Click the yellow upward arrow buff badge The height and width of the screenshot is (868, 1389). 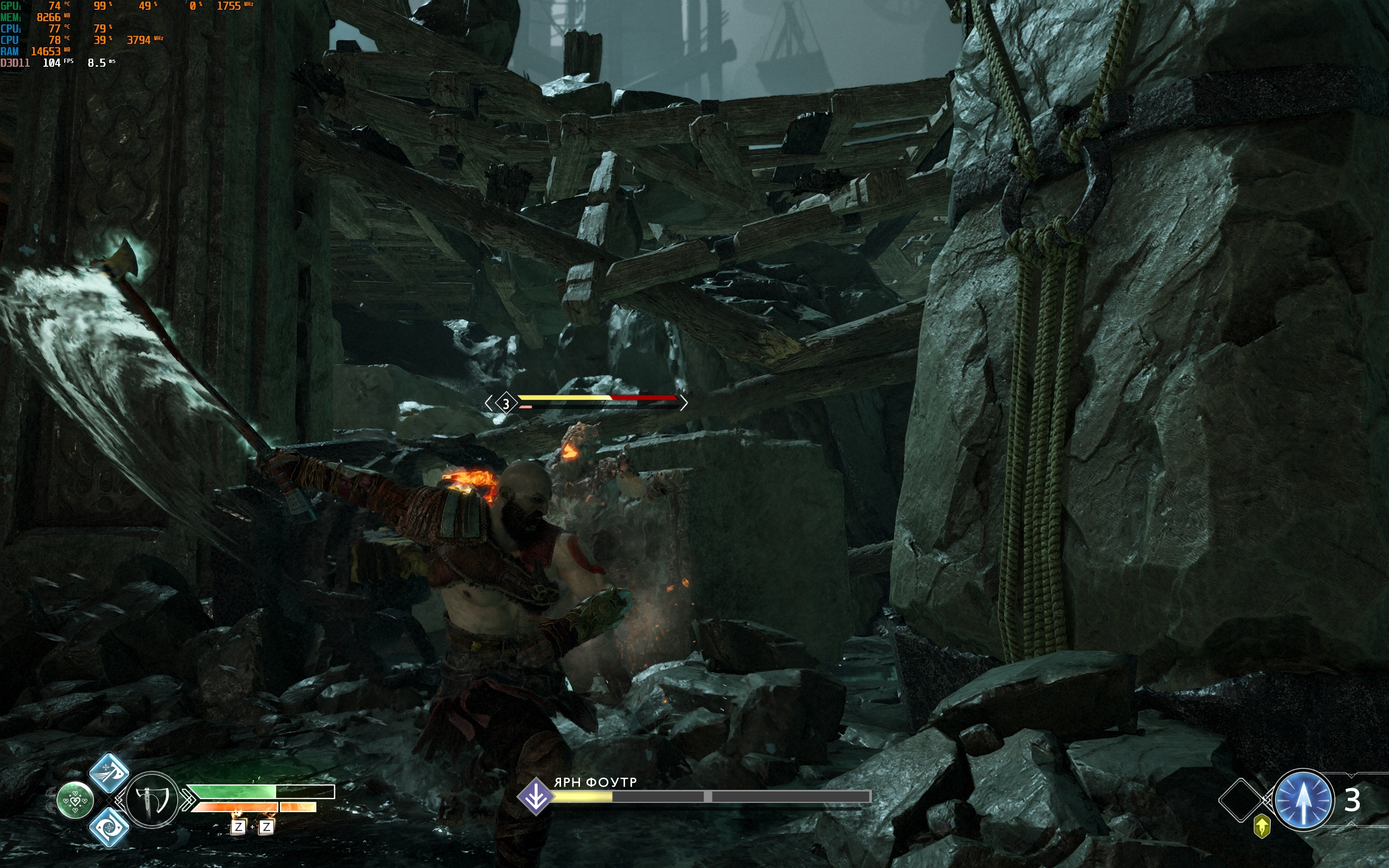coord(1261,827)
